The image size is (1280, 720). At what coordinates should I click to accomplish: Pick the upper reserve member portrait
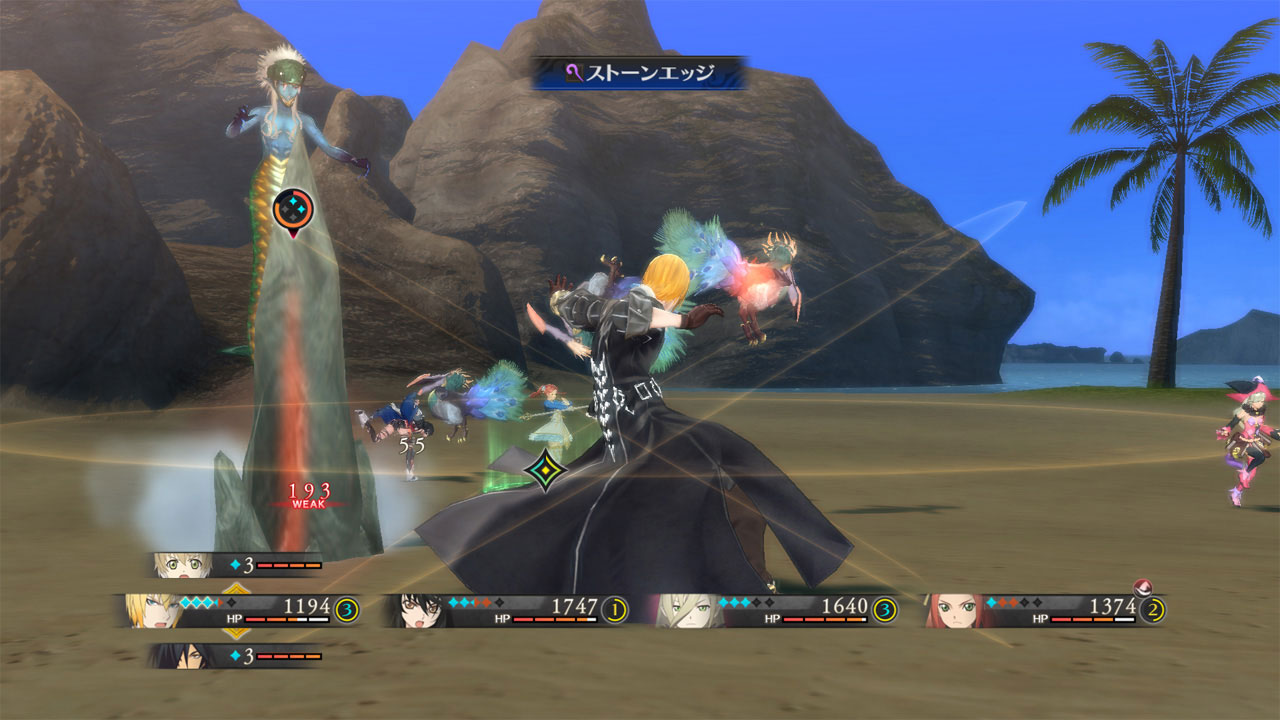pos(183,565)
